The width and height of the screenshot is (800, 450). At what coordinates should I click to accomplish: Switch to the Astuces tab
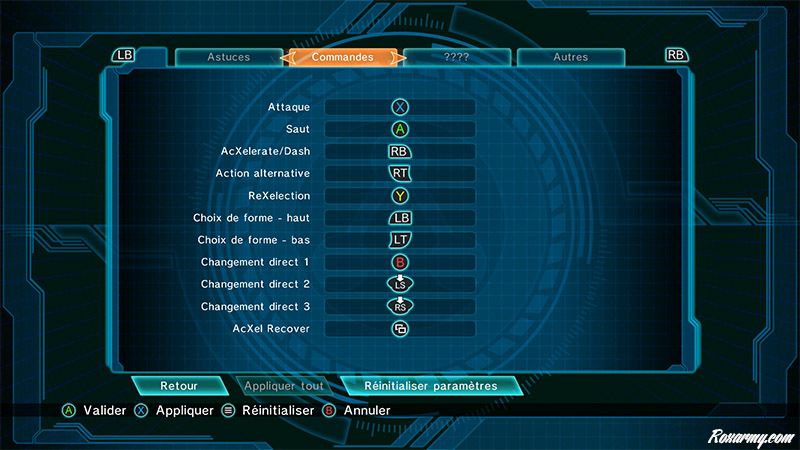[x=228, y=57]
